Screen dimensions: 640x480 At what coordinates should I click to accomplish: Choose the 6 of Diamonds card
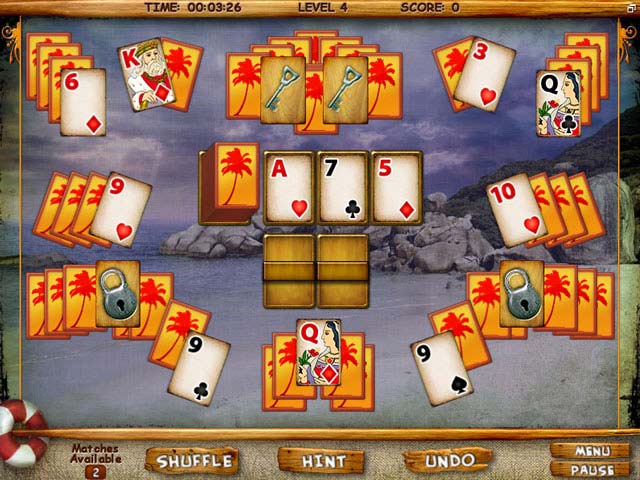pyautogui.click(x=82, y=102)
